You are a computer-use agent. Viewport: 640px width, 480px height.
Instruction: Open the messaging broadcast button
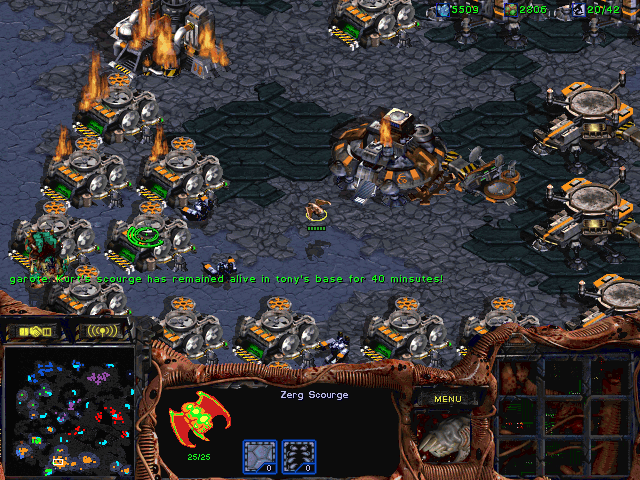coord(103,331)
